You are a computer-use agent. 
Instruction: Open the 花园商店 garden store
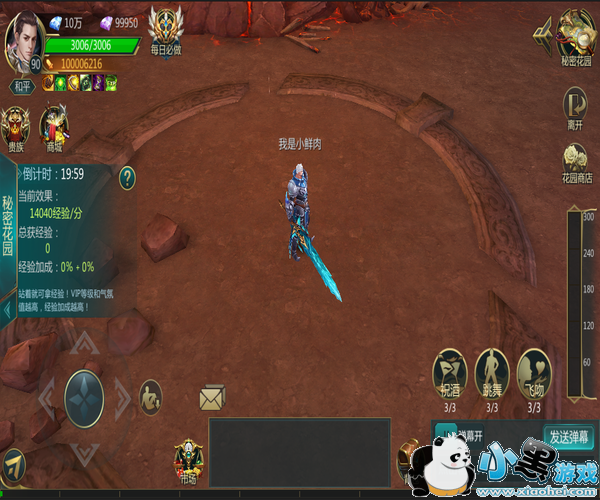click(x=574, y=161)
